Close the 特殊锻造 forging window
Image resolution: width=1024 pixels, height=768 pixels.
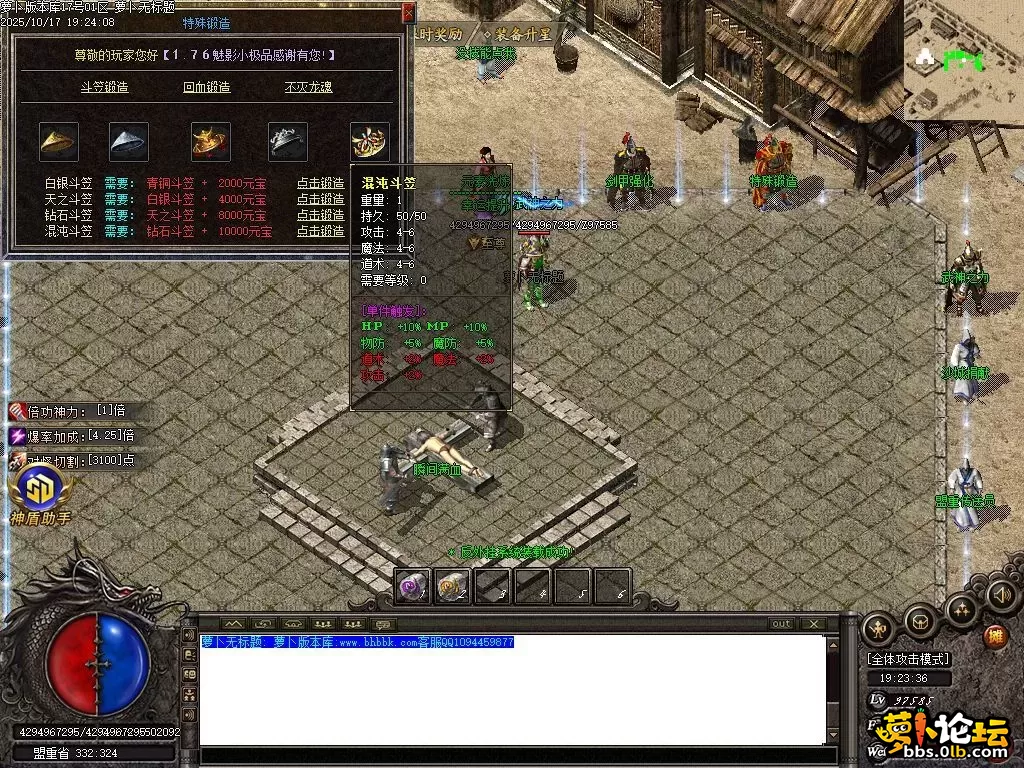(x=408, y=13)
